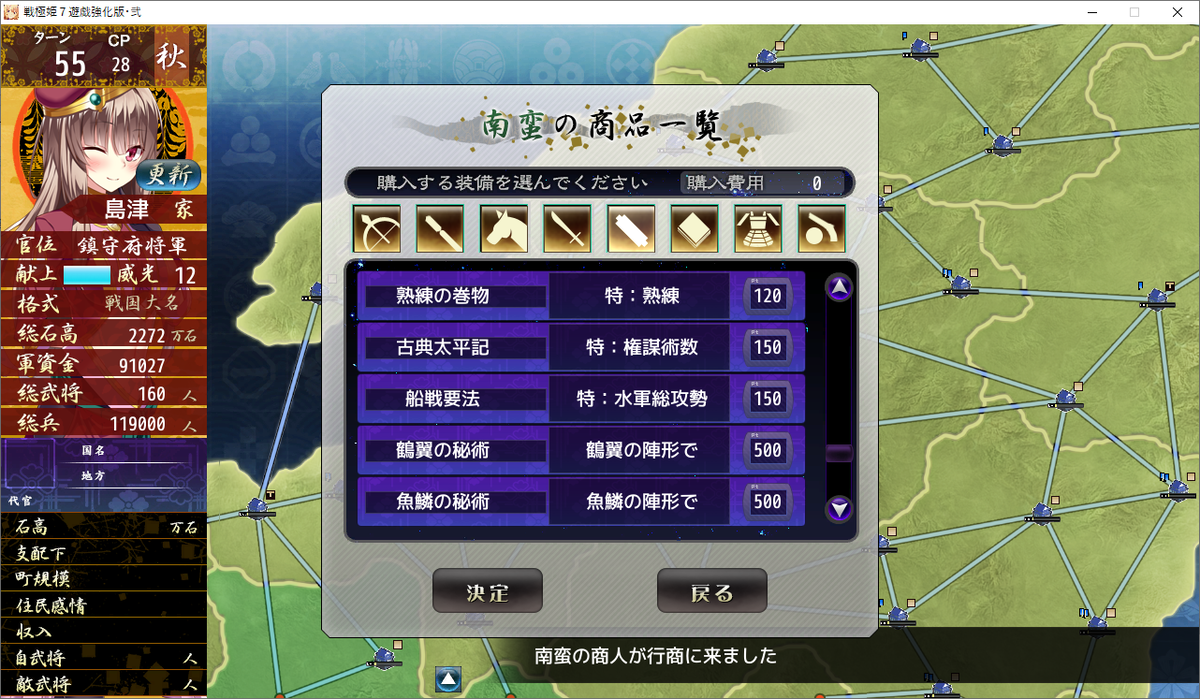Confirm purchase with 決定 button
The height and width of the screenshot is (699, 1200).
point(487,591)
